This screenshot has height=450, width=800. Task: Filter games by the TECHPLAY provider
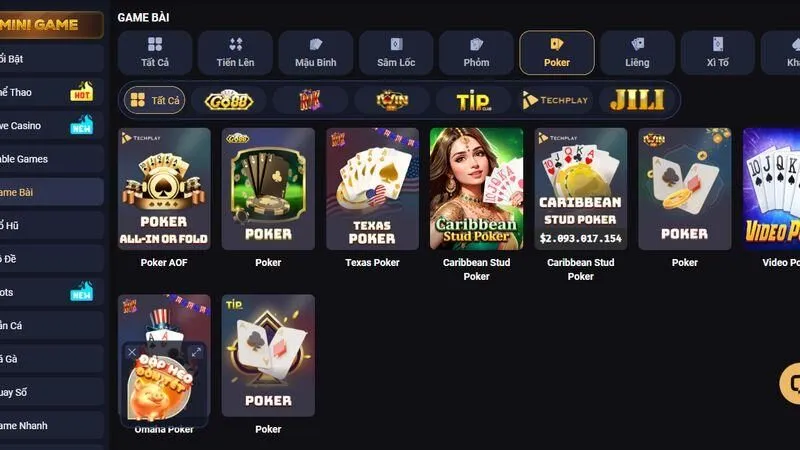tap(556, 100)
